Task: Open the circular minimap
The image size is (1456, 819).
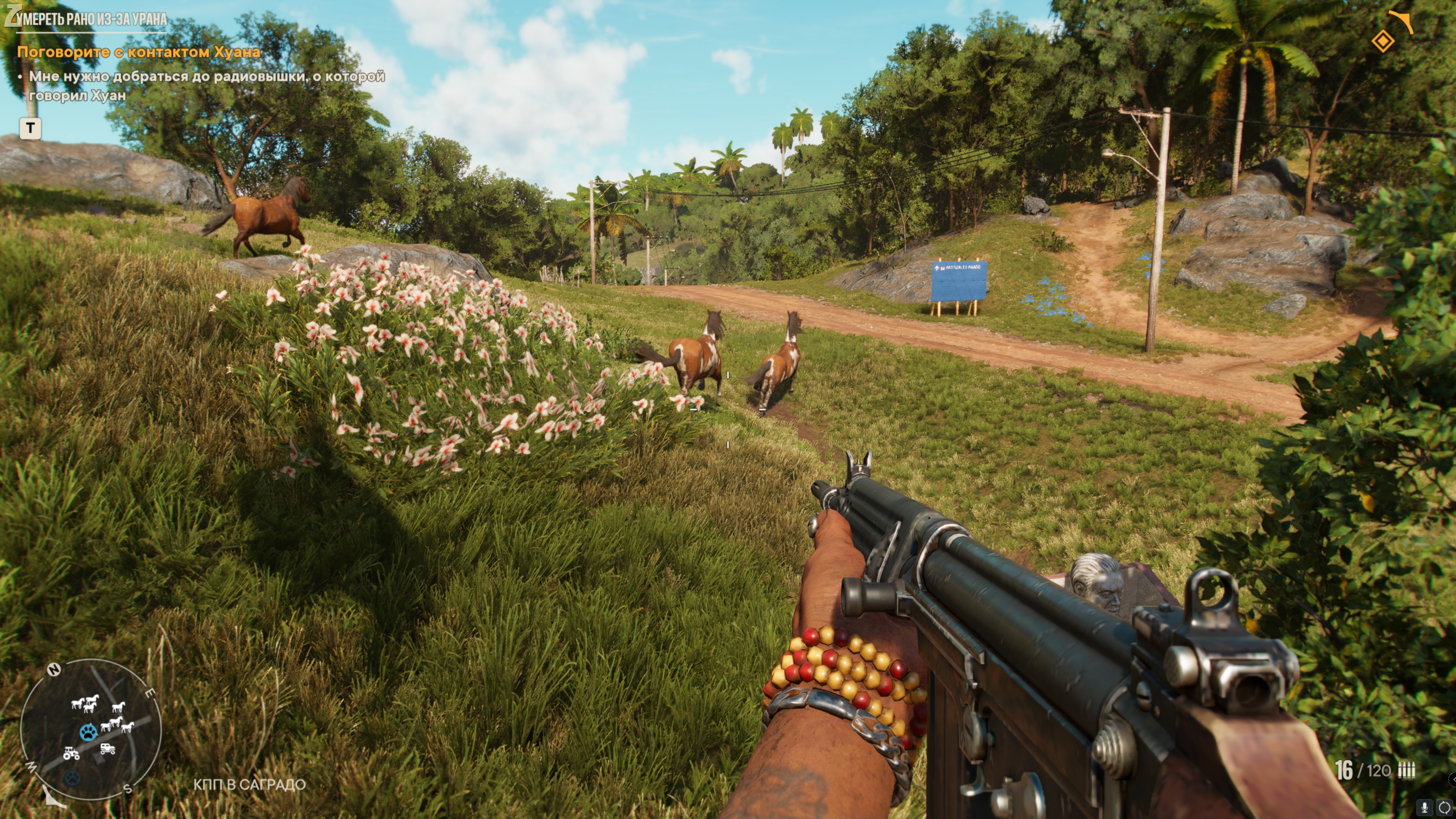Action: pyautogui.click(x=91, y=729)
